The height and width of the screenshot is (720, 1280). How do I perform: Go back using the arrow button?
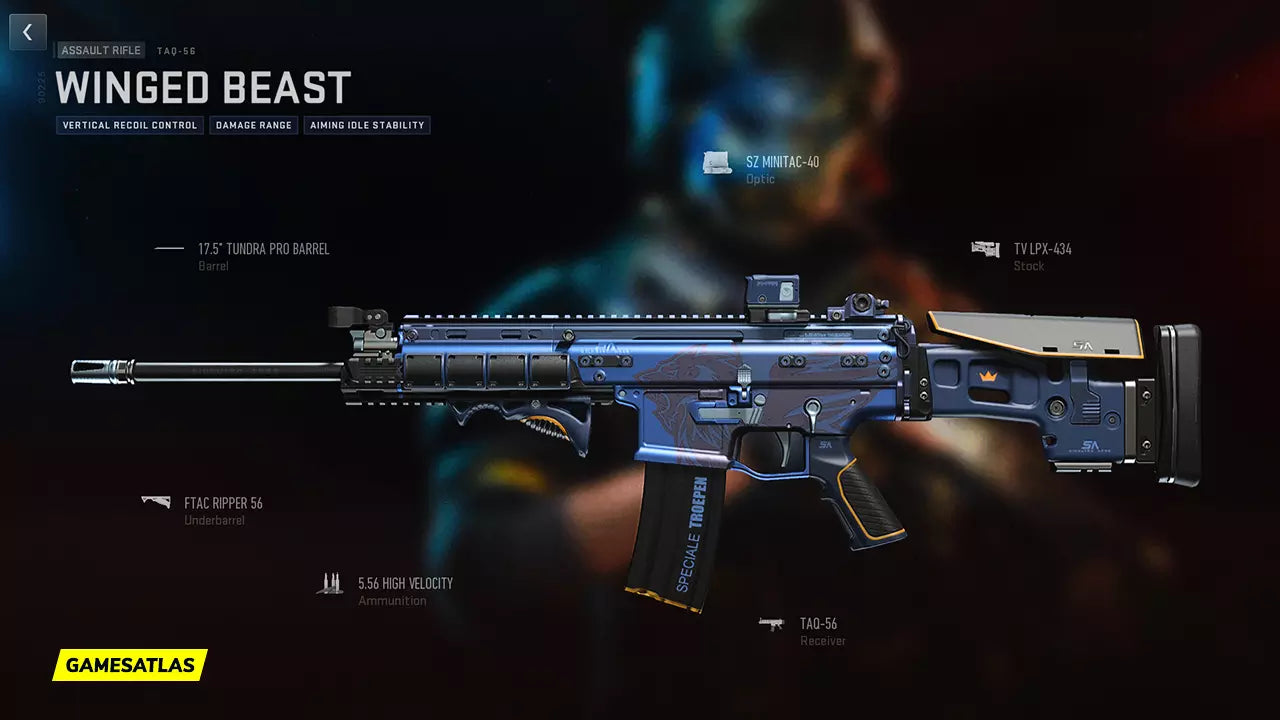[28, 32]
